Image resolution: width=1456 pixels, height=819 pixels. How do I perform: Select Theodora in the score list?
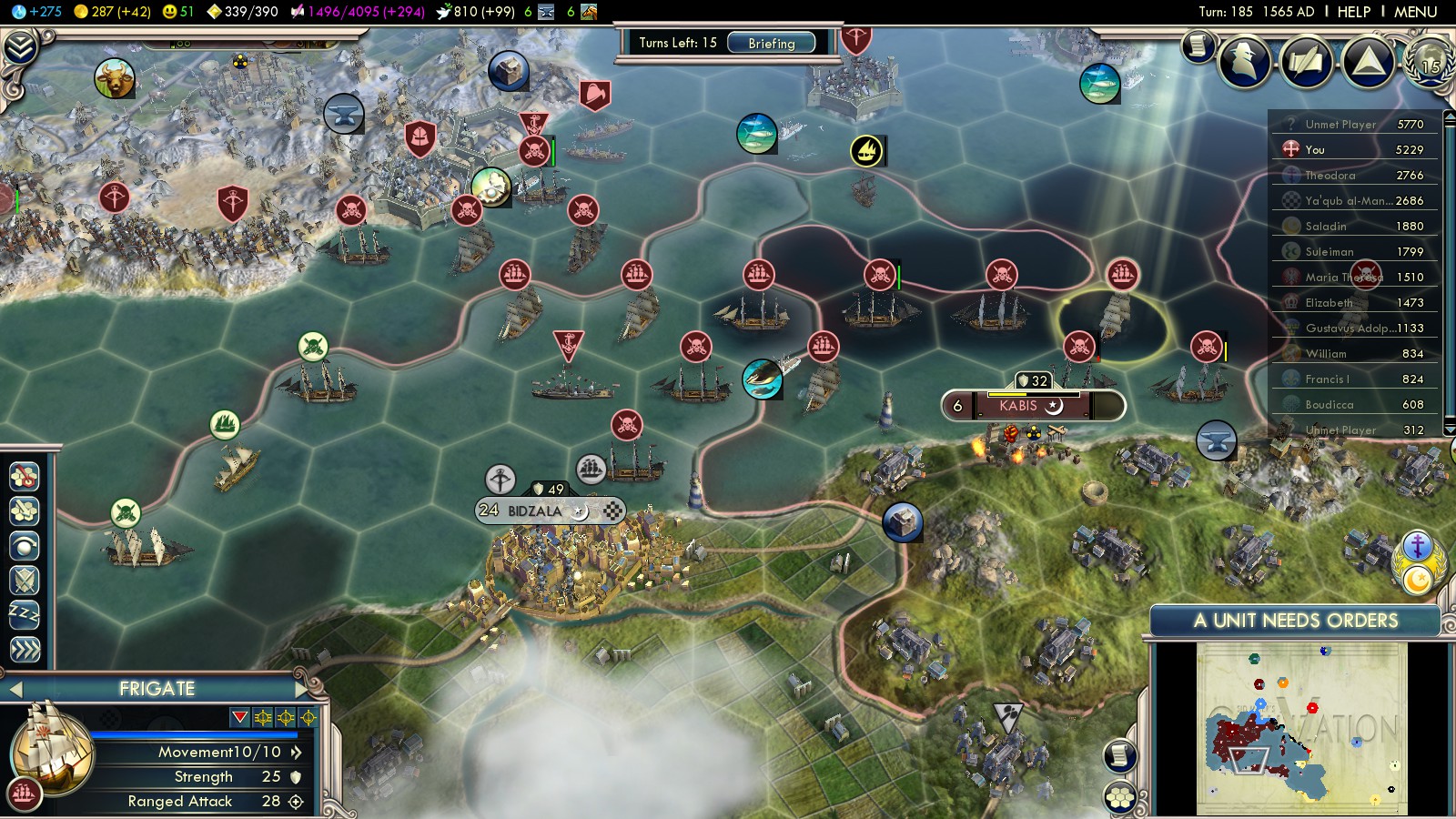pyautogui.click(x=1330, y=175)
